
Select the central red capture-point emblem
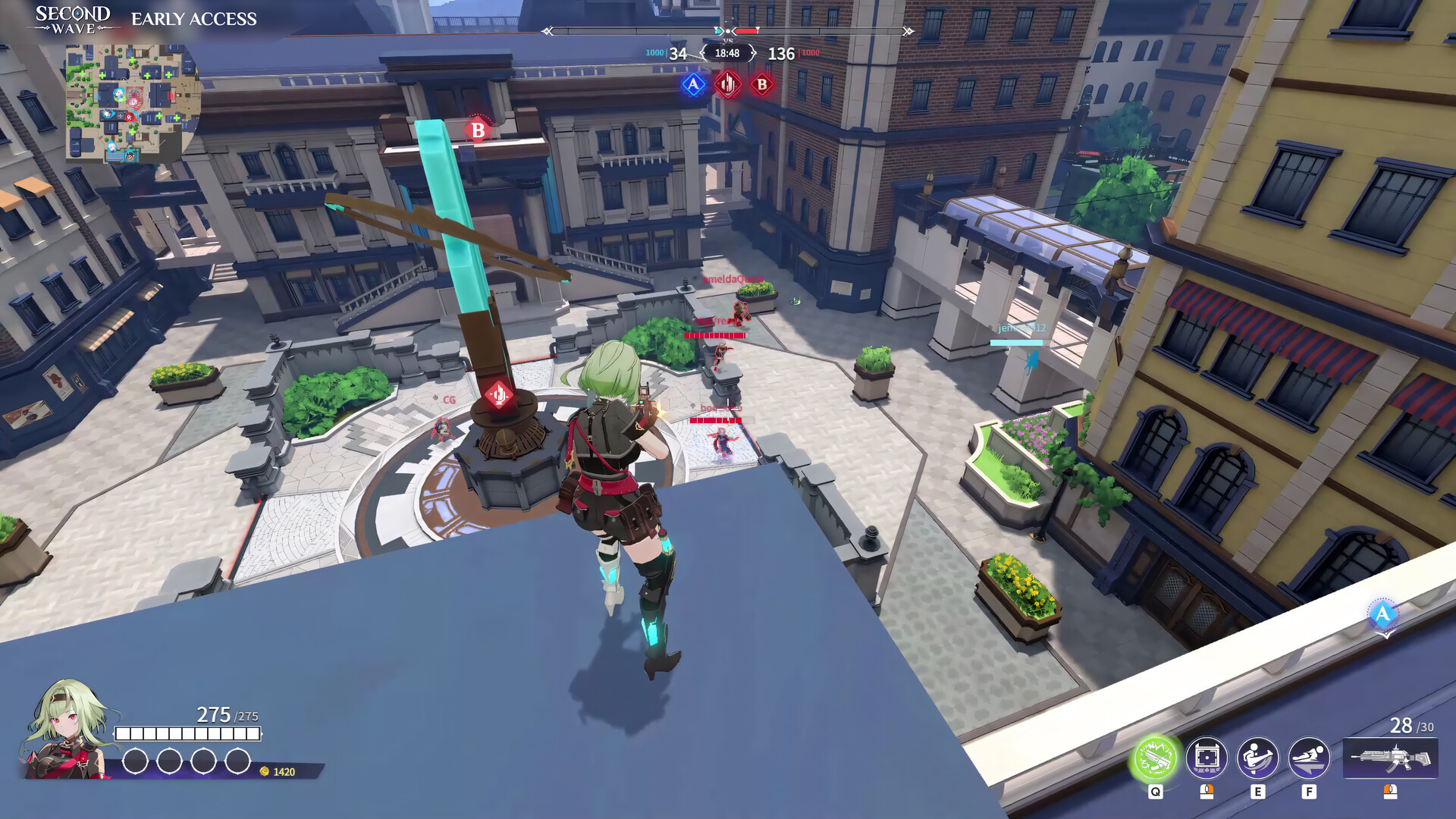(728, 84)
